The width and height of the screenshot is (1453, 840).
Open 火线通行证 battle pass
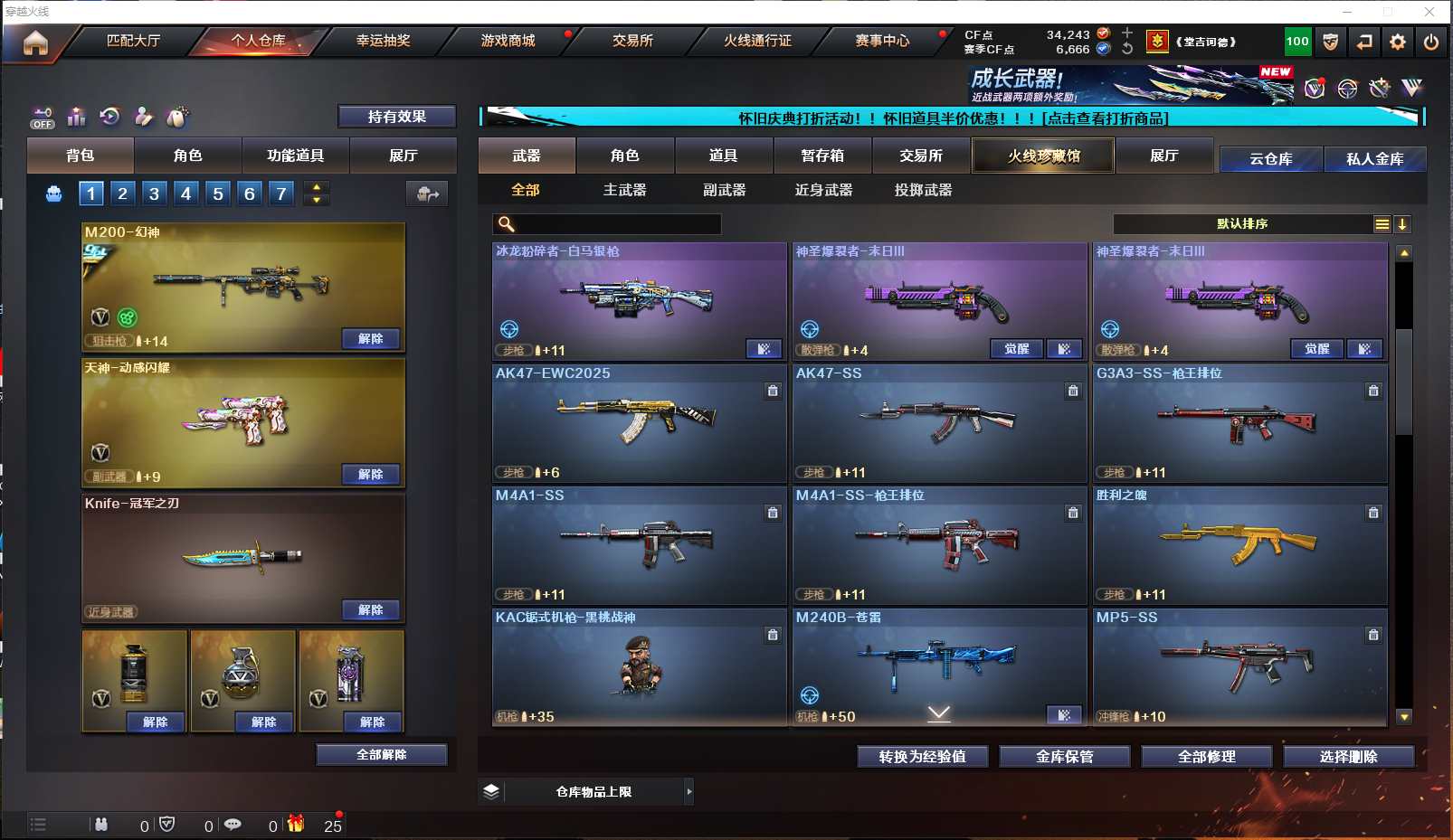(757, 41)
